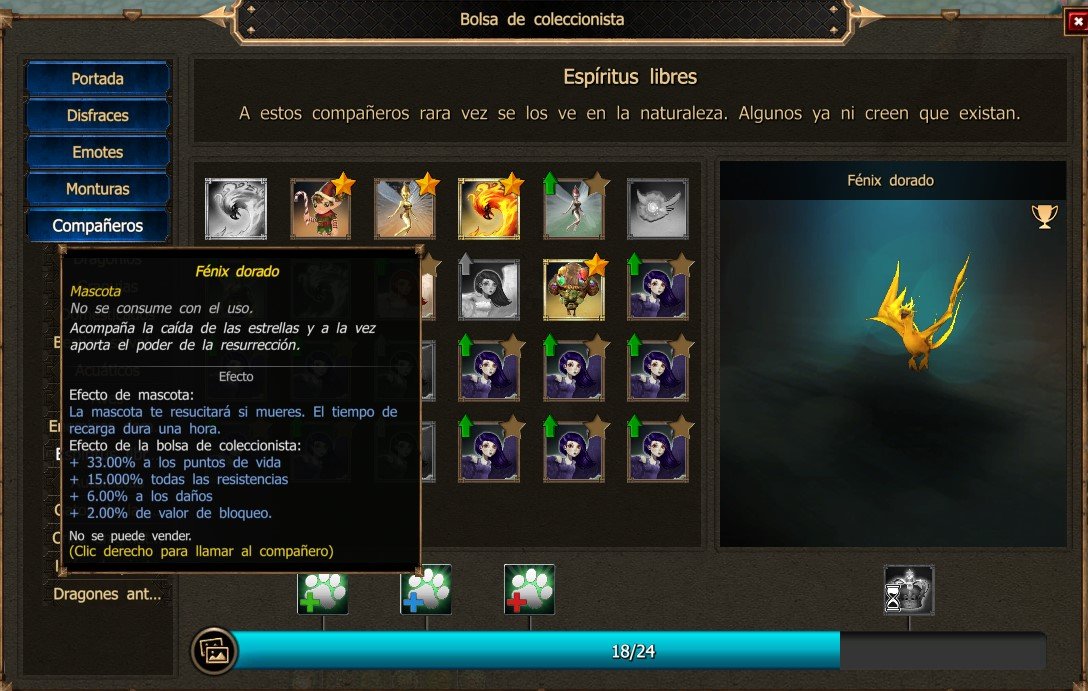
Task: Select the Christmas elf with candy cane
Action: pyautogui.click(x=320, y=208)
